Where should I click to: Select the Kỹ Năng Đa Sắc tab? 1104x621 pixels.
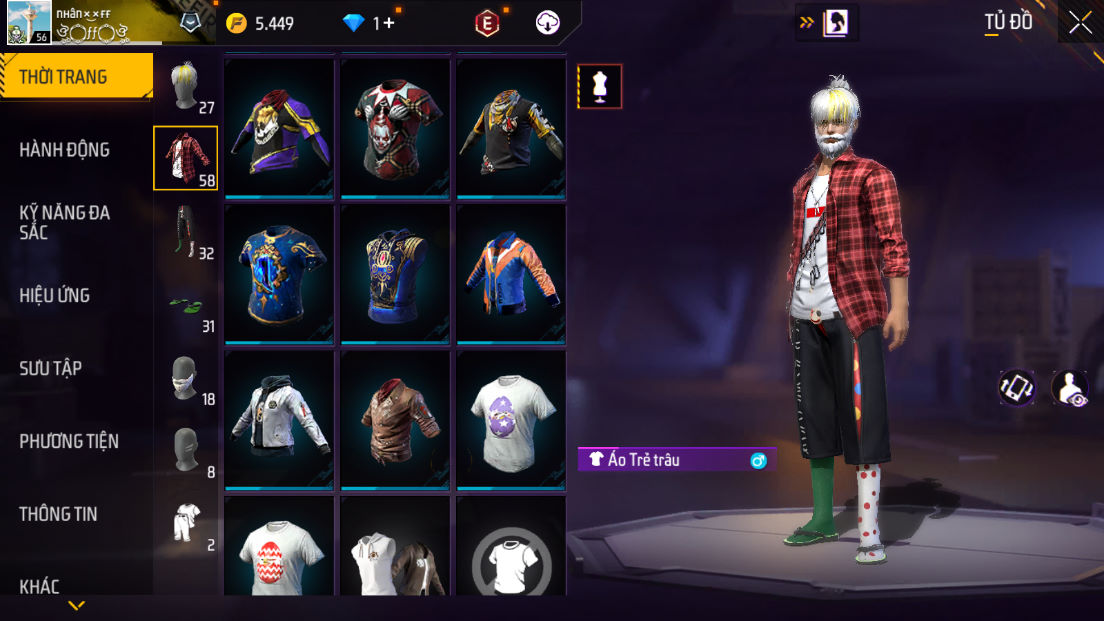pos(65,222)
